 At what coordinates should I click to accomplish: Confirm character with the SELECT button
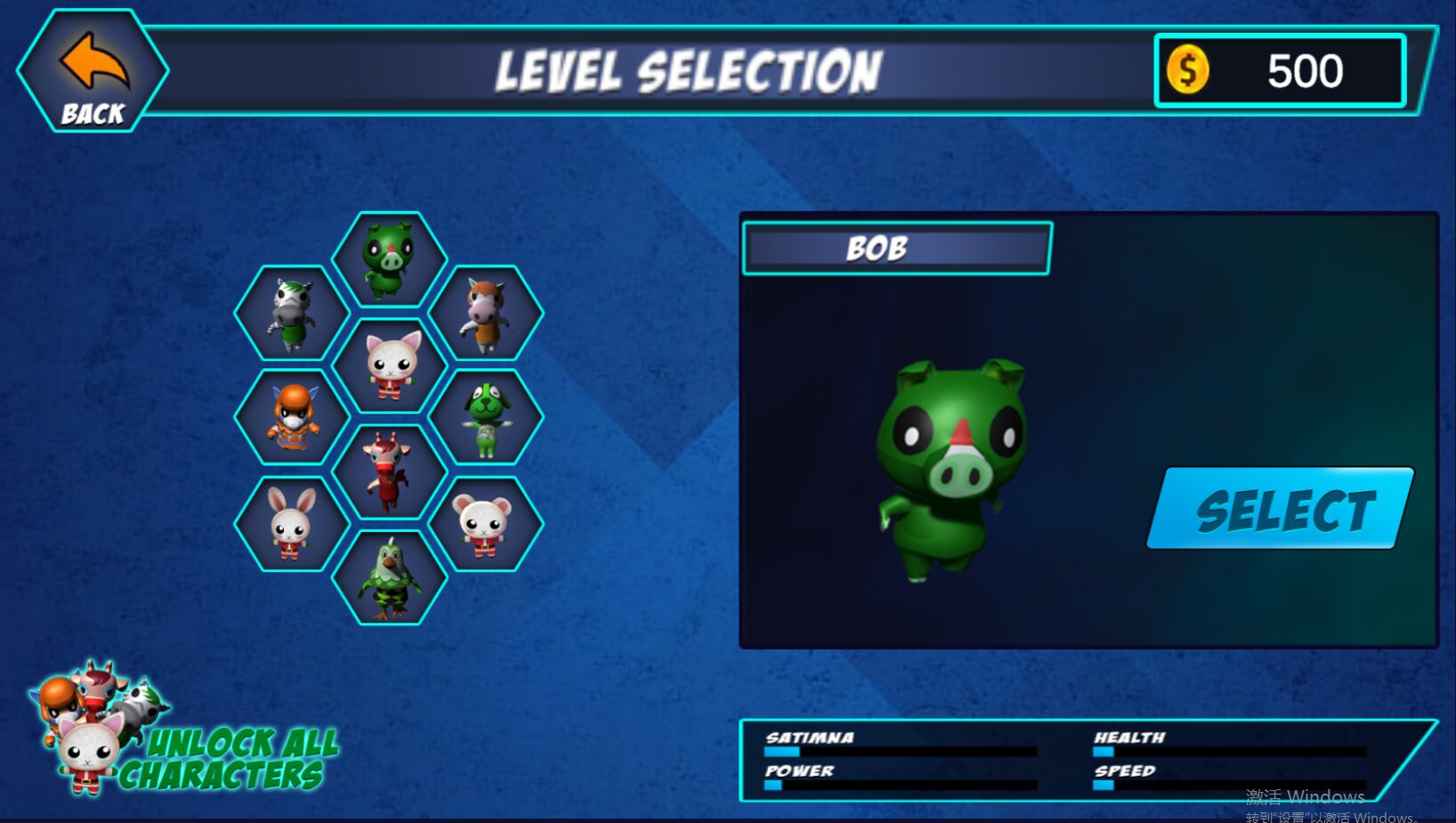click(1281, 508)
